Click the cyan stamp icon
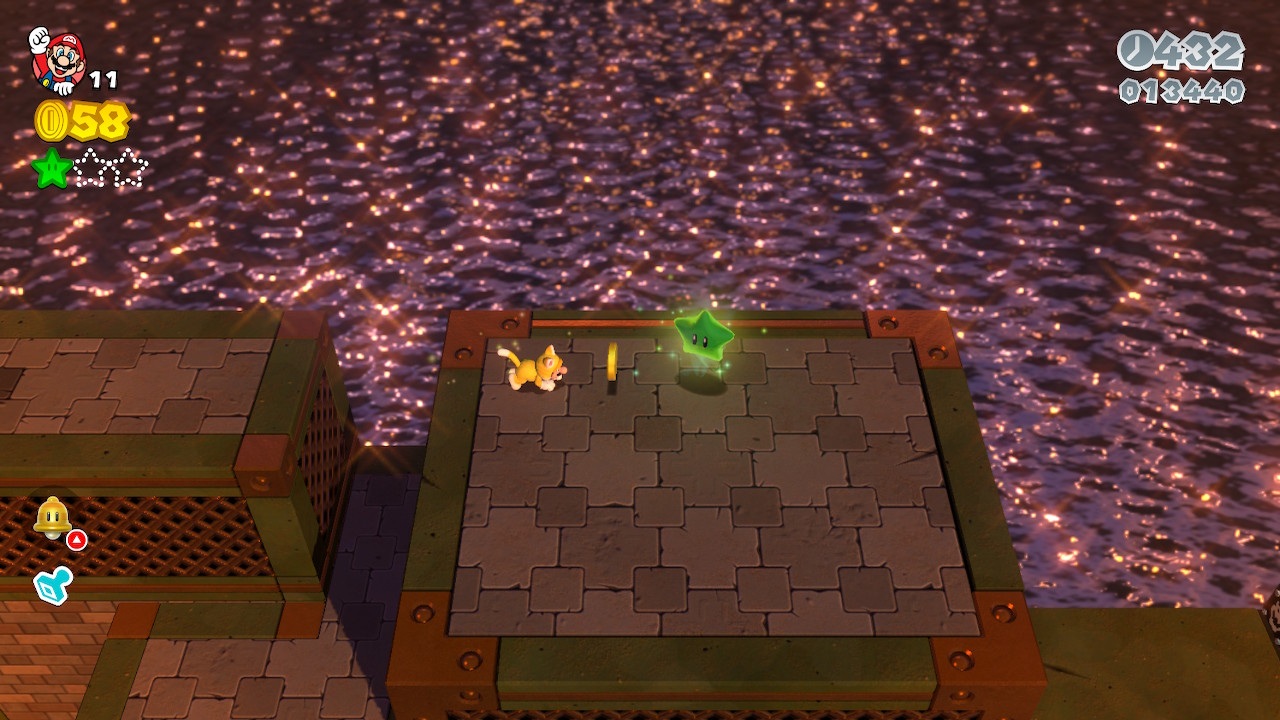This screenshot has width=1280, height=720. [x=52, y=586]
